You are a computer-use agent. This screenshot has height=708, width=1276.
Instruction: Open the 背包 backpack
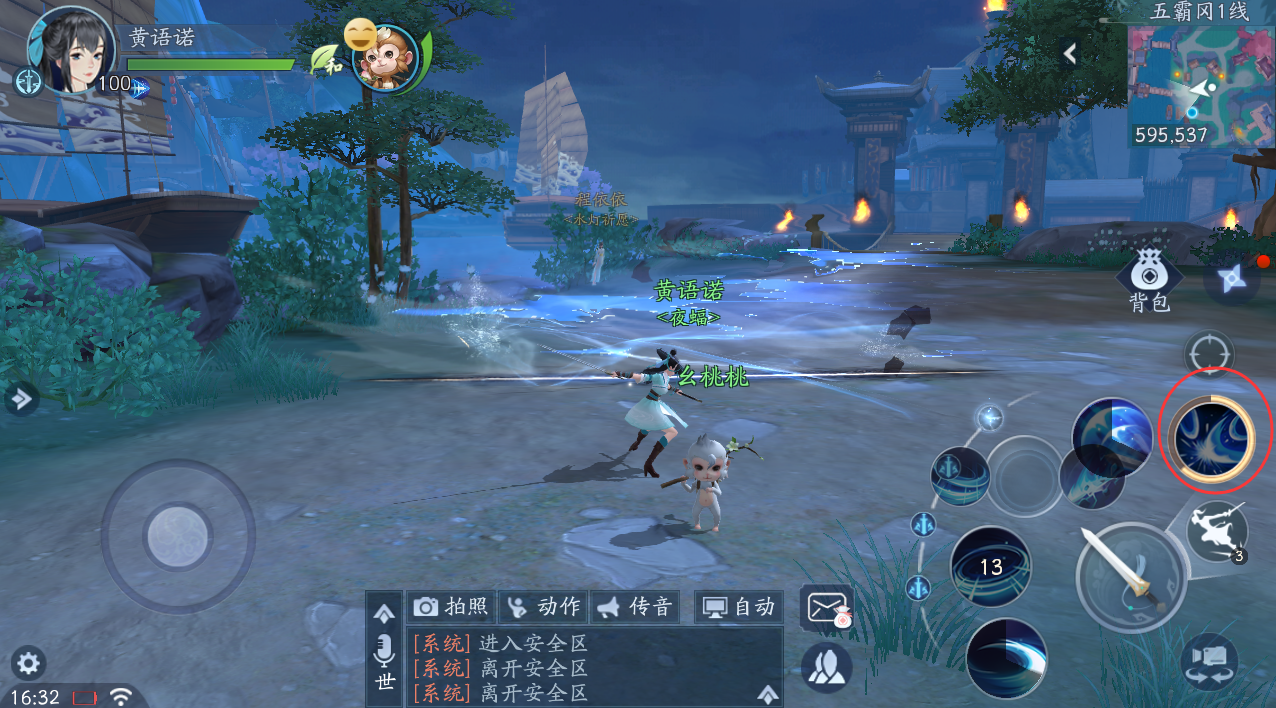(1148, 281)
